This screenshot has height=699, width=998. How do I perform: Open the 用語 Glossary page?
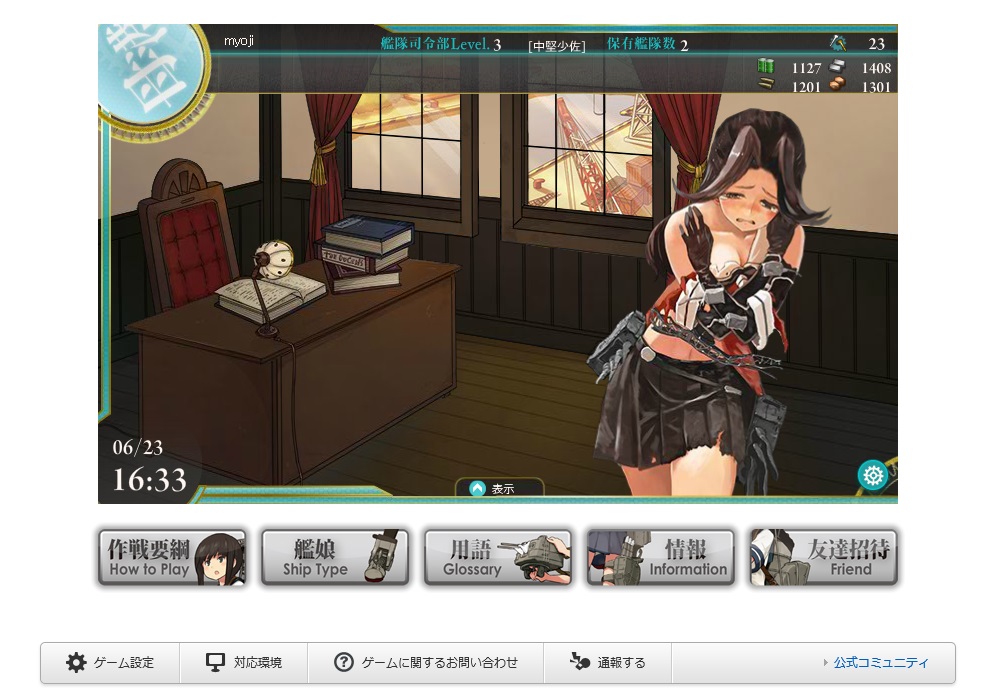coord(498,558)
